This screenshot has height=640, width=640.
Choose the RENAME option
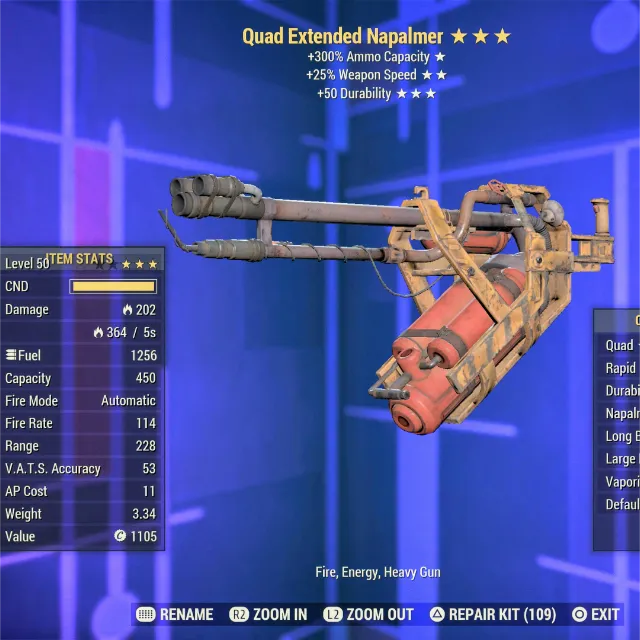(174, 614)
